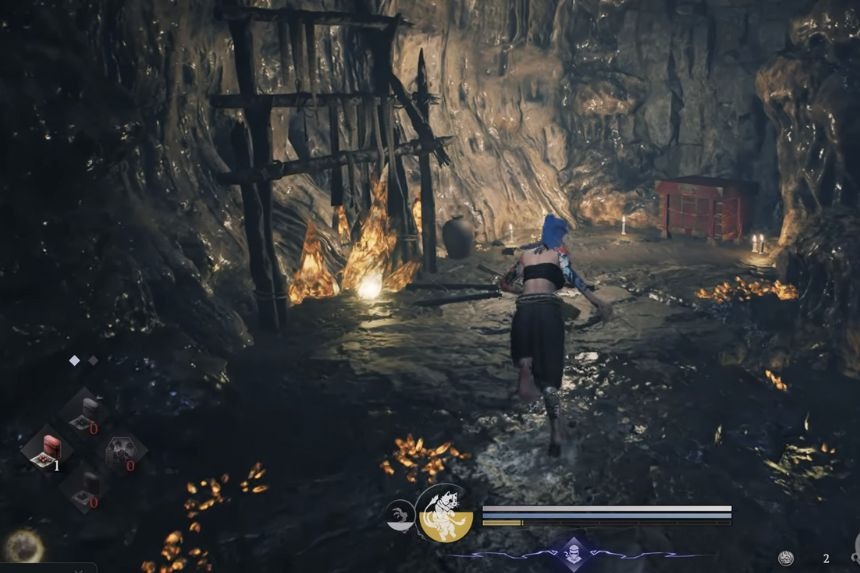860x573 pixels.
Task: Switch to the dimmed shortcut page diamond
Action: [93, 360]
